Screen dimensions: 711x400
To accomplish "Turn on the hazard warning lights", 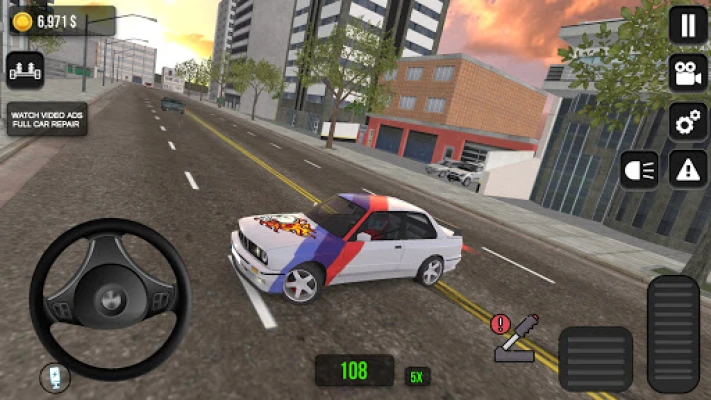I will click(688, 169).
